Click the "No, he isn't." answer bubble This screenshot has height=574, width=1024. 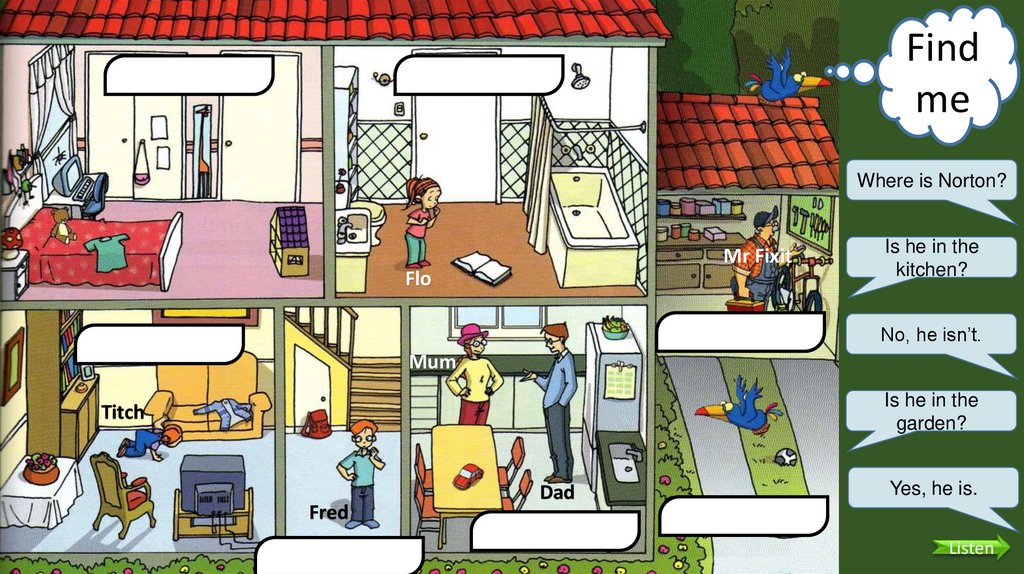pyautogui.click(x=931, y=335)
